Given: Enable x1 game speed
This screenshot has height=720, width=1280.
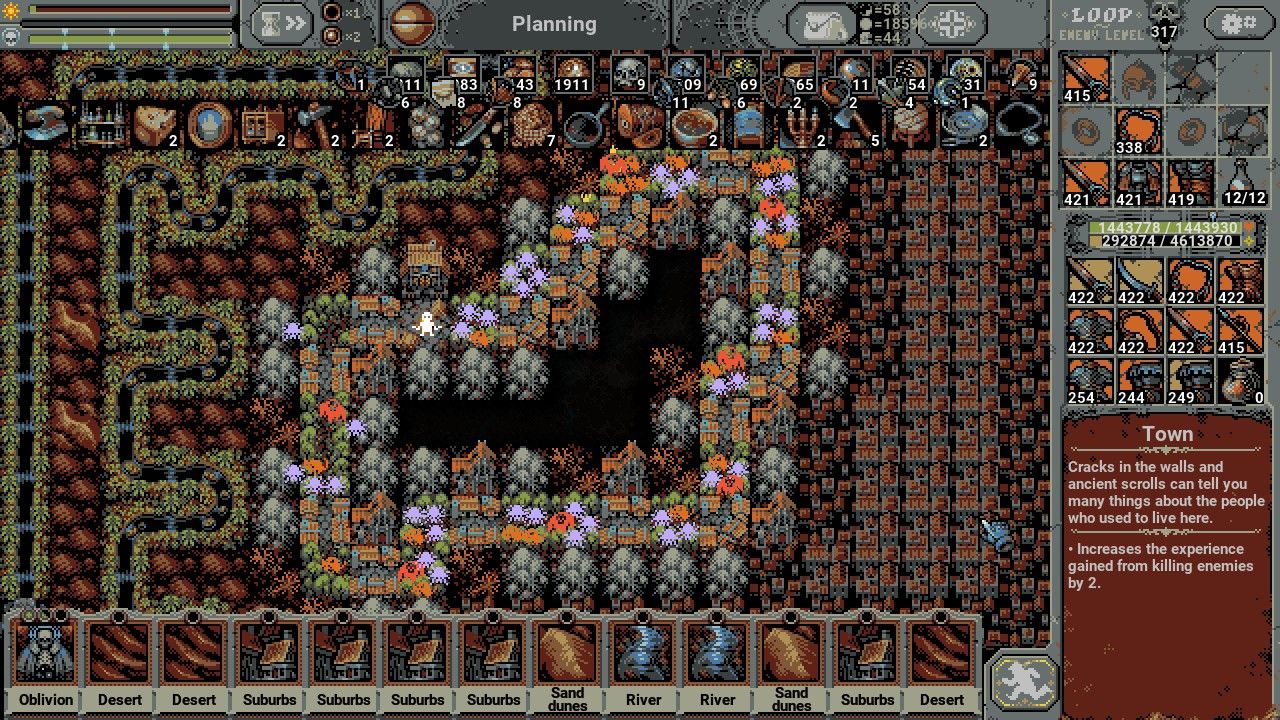Looking at the screenshot, I should pyautogui.click(x=330, y=14).
